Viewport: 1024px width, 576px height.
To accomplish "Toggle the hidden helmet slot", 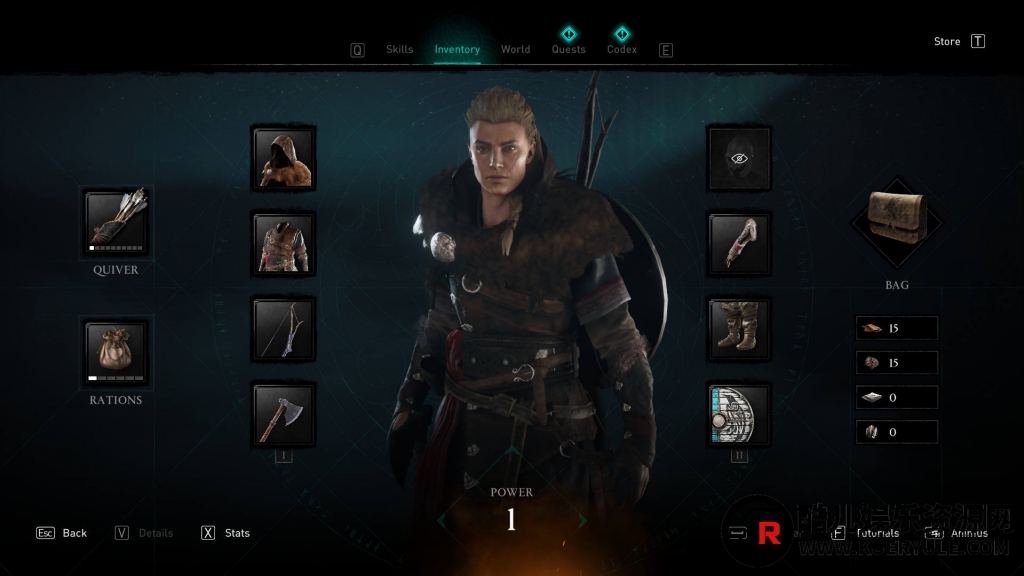I will (x=739, y=158).
